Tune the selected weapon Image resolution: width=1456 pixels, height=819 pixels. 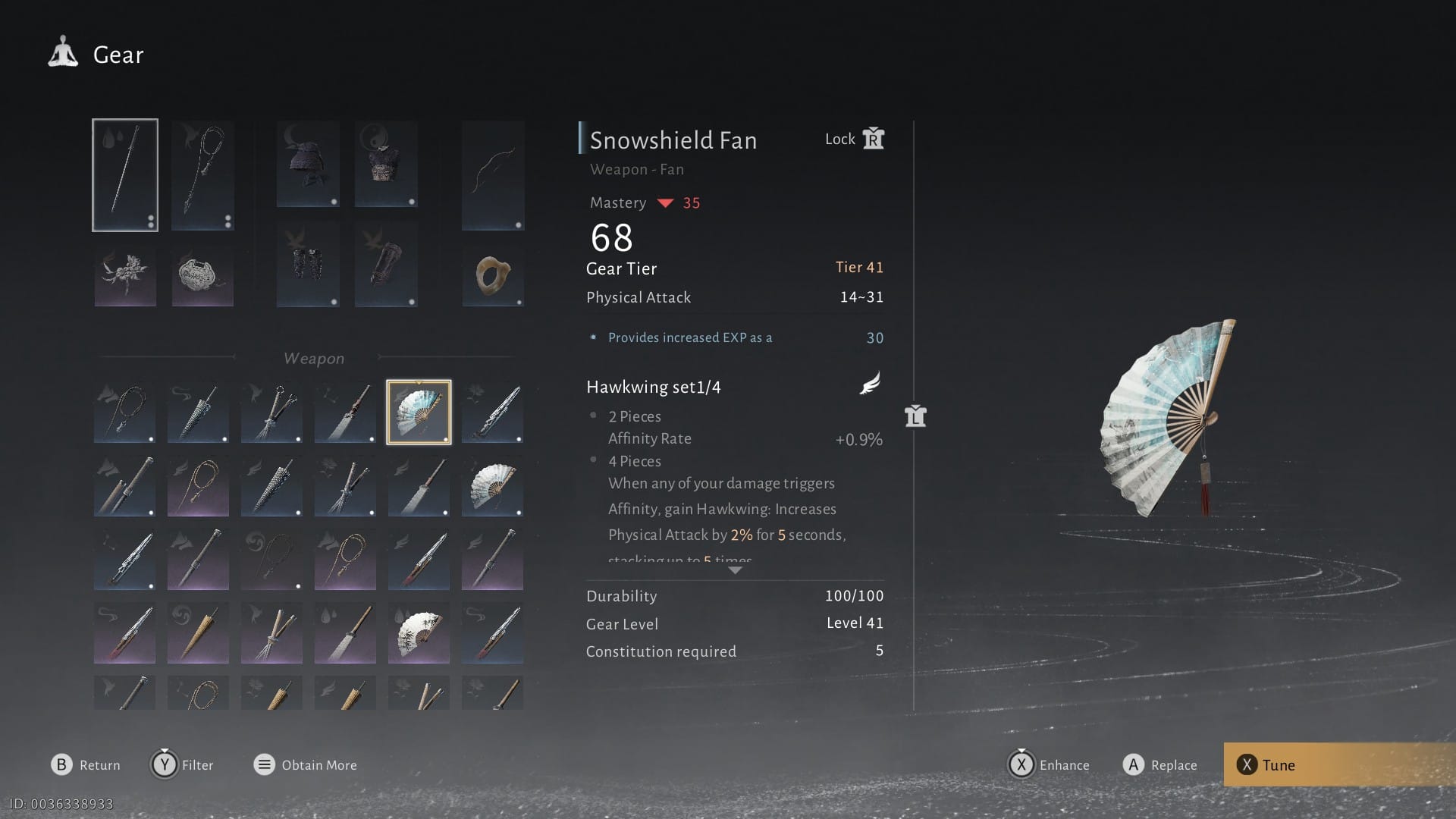pyautogui.click(x=1278, y=765)
